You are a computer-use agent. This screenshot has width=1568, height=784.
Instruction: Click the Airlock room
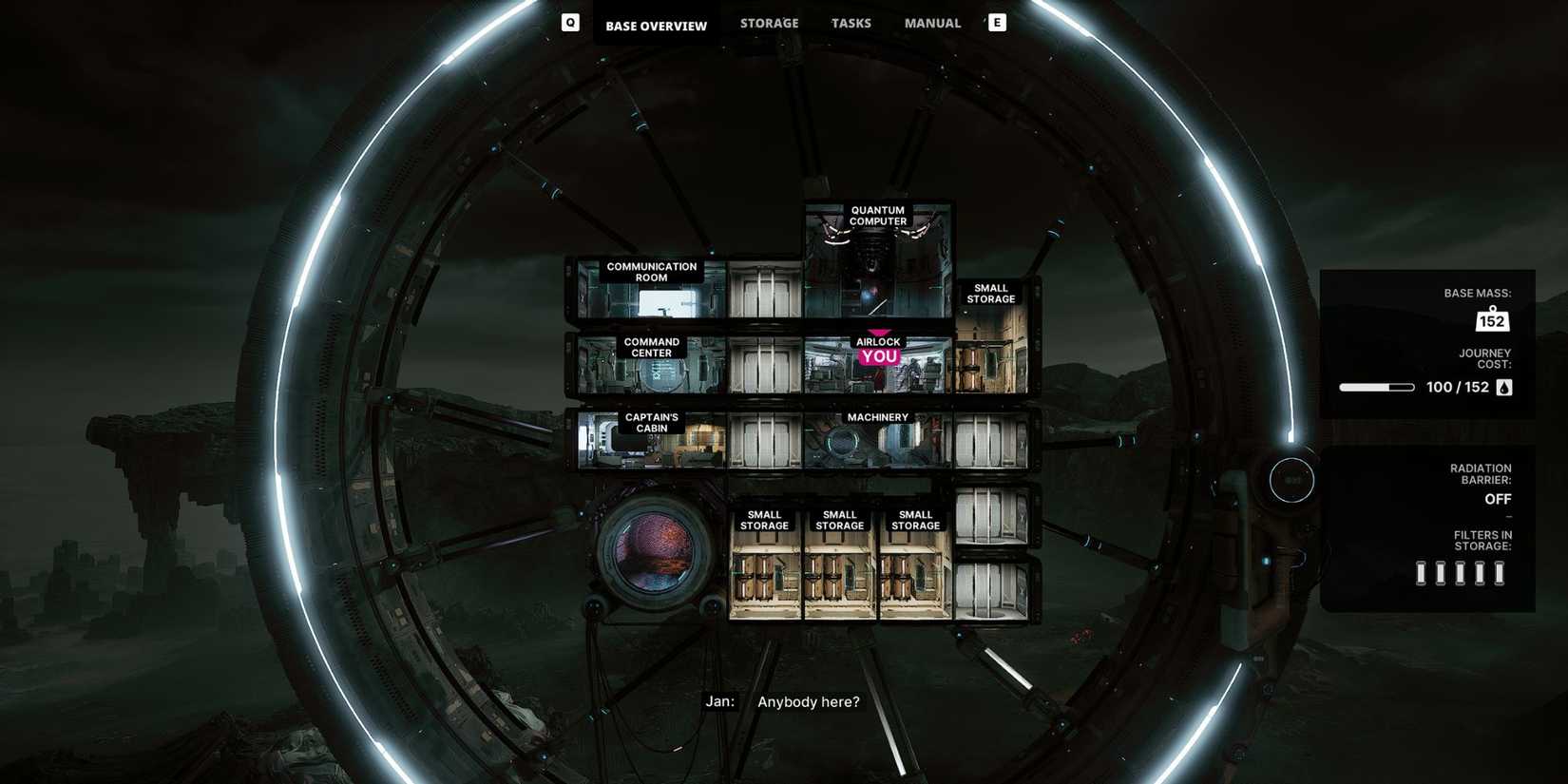[877, 365]
